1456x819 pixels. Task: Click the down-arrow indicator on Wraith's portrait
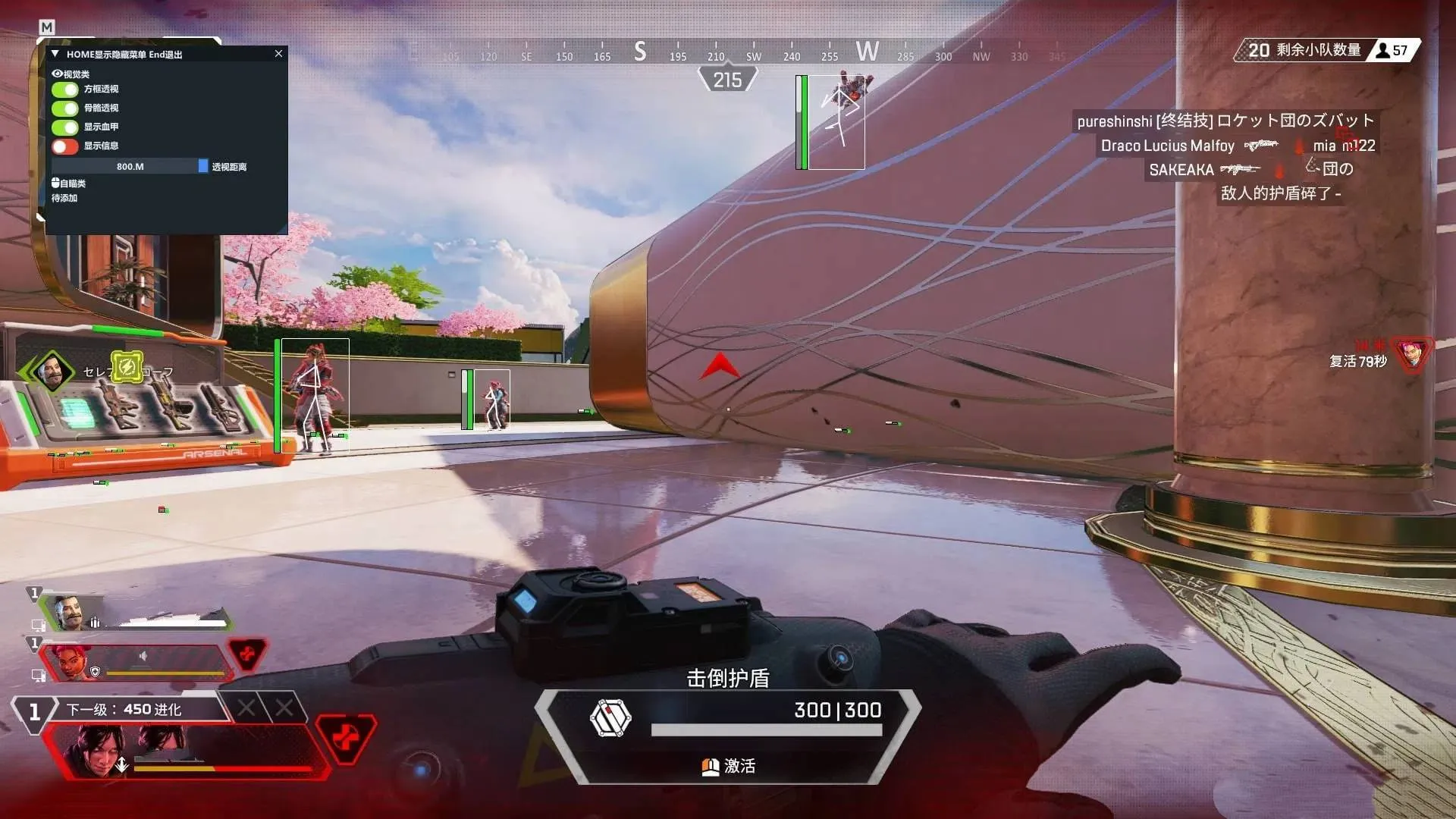point(122,765)
